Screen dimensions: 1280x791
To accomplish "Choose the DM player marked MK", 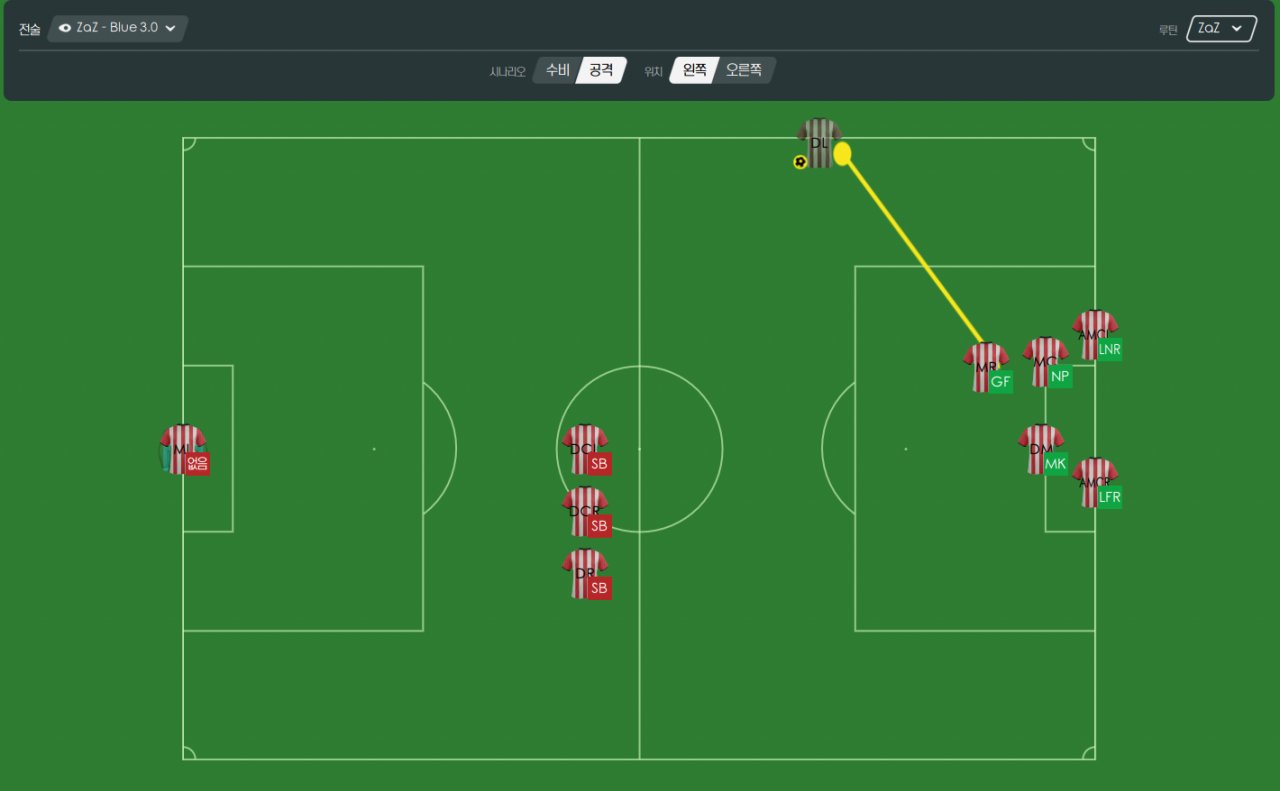I will (x=1040, y=449).
